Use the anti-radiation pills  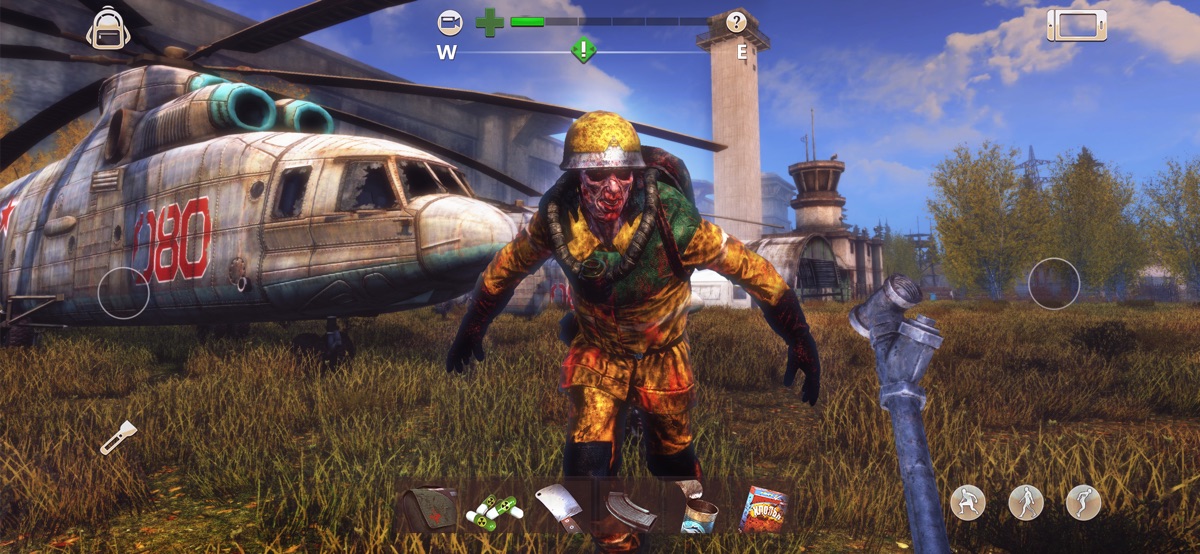pyautogui.click(x=493, y=510)
